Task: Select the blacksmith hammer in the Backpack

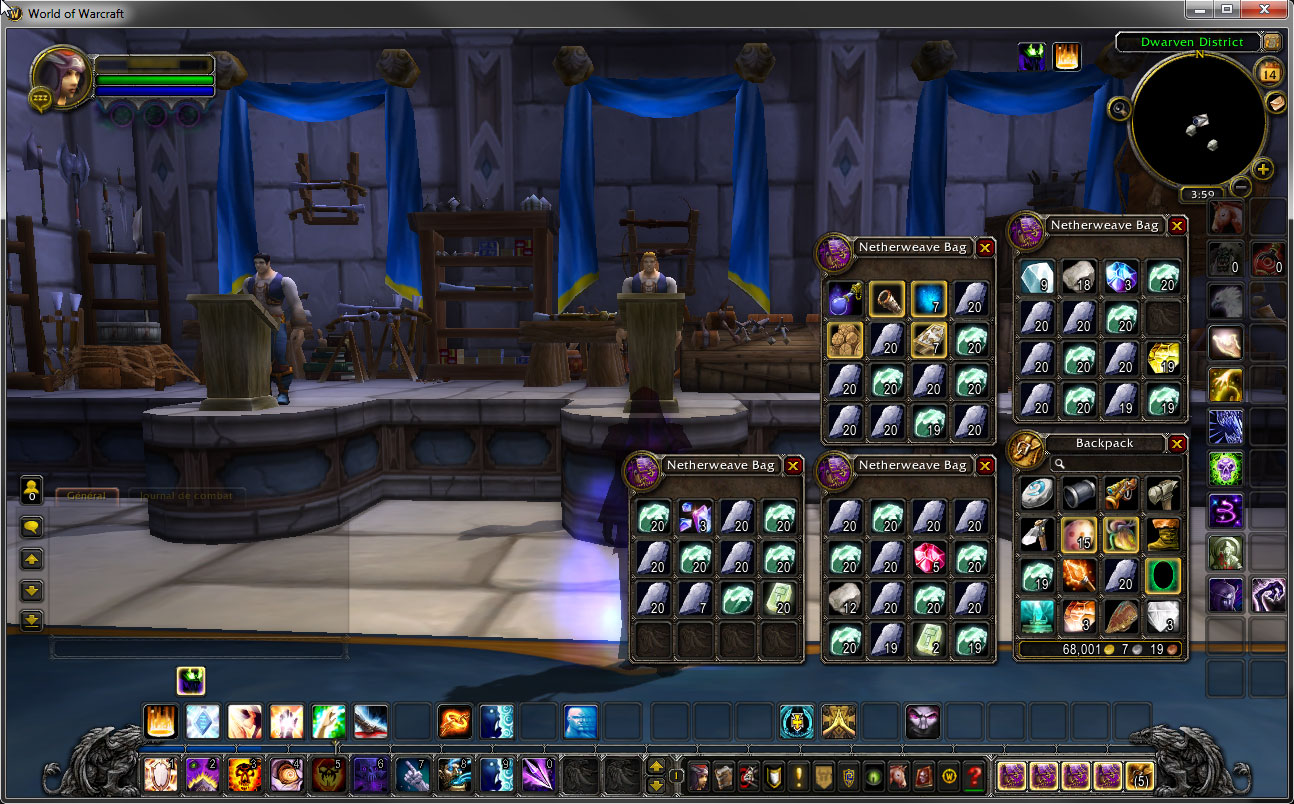Action: [1163, 493]
